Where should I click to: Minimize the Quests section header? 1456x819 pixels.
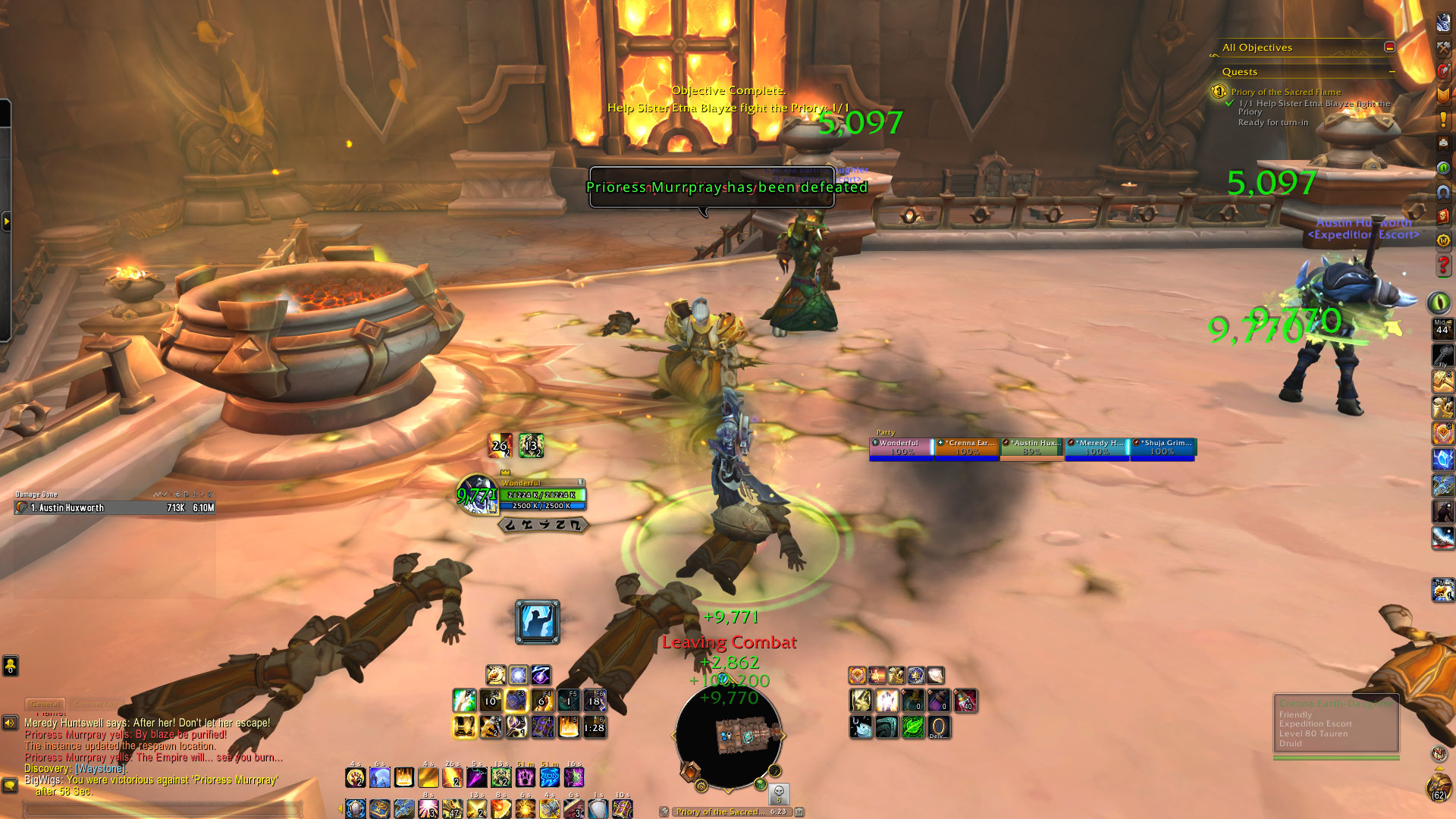click(x=1392, y=72)
